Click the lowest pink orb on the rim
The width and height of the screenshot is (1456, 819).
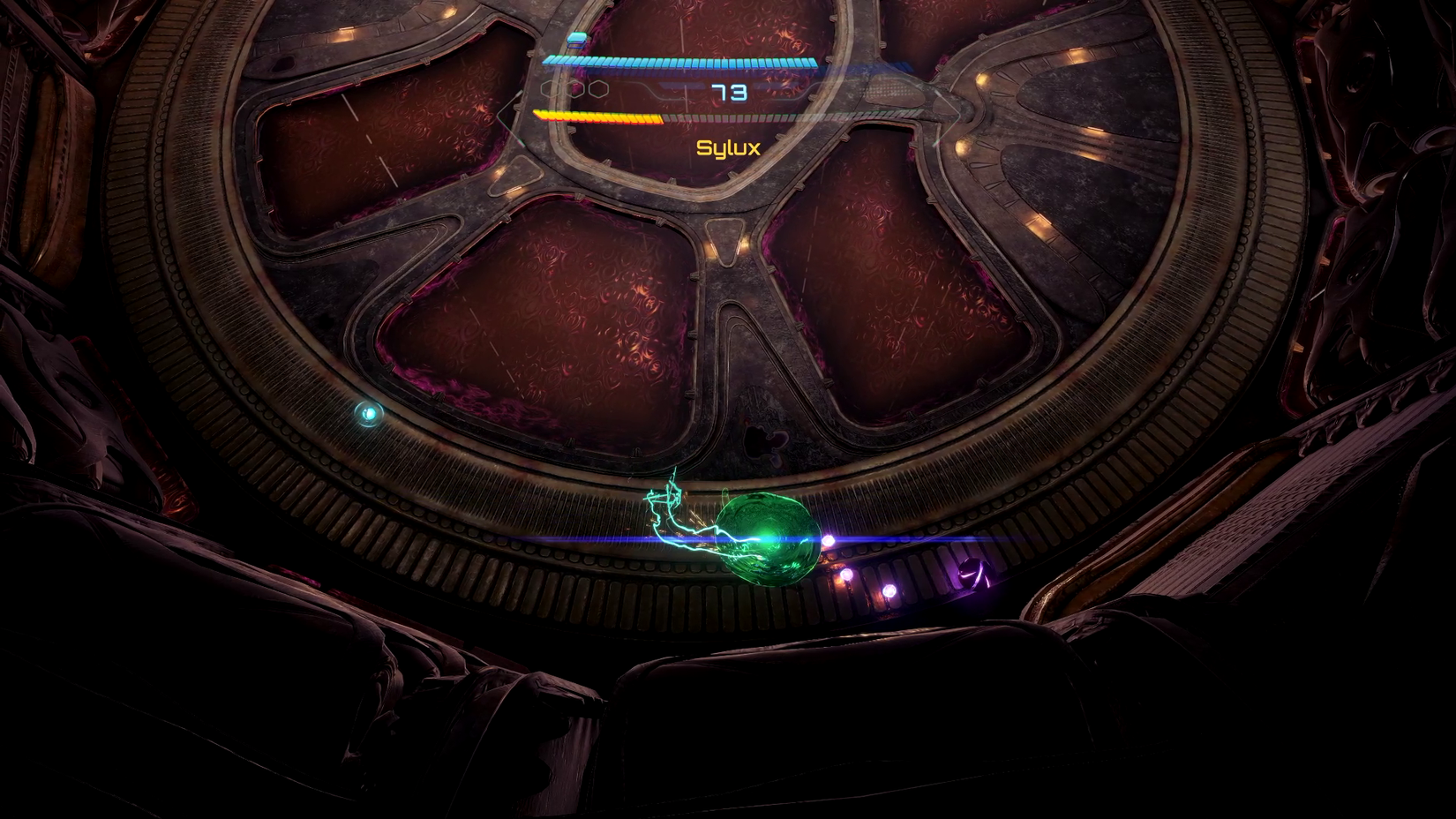pos(889,590)
